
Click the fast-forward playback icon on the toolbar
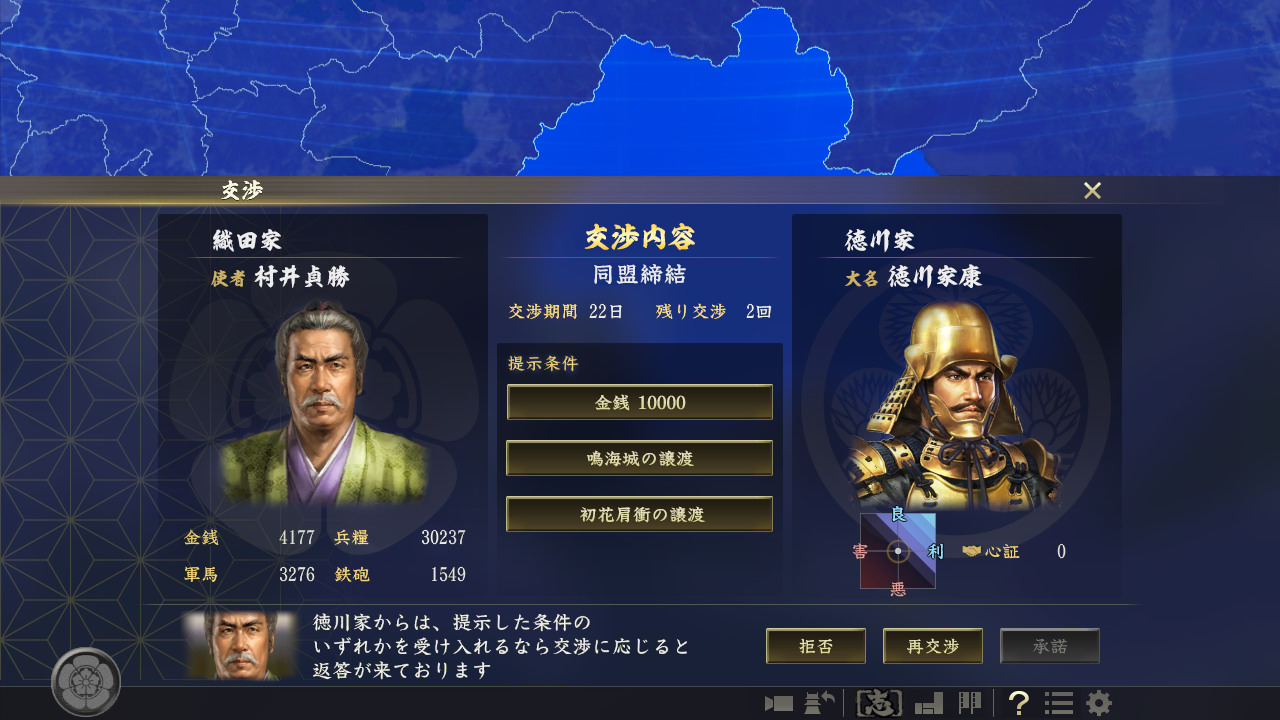pos(779,703)
